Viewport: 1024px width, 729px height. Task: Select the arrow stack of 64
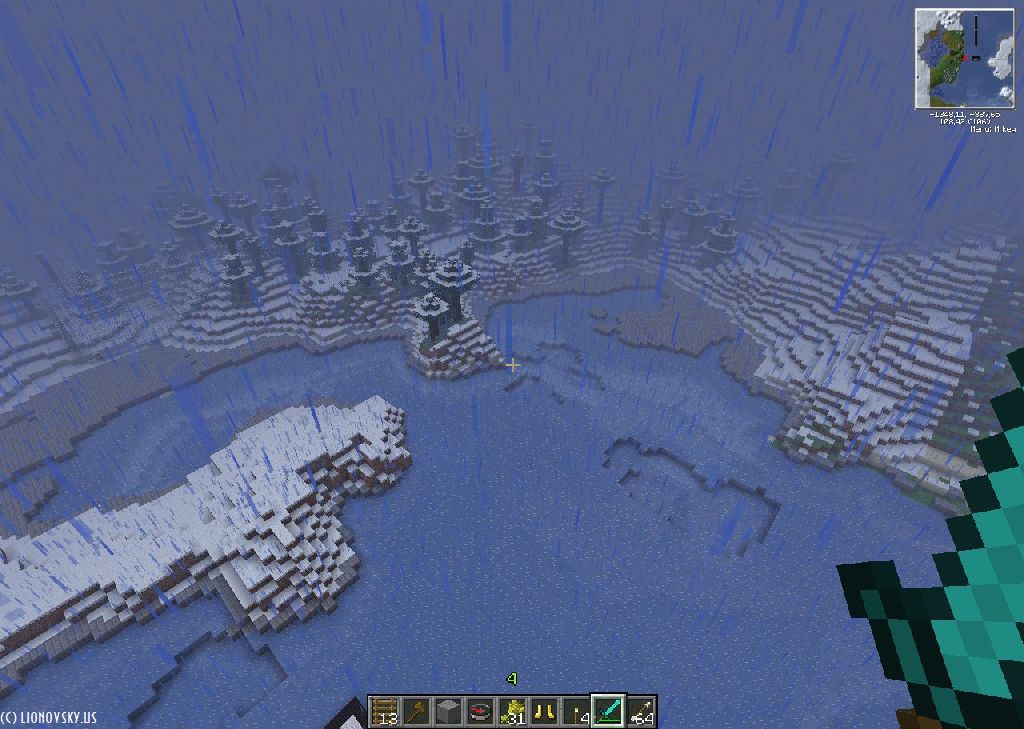point(641,711)
